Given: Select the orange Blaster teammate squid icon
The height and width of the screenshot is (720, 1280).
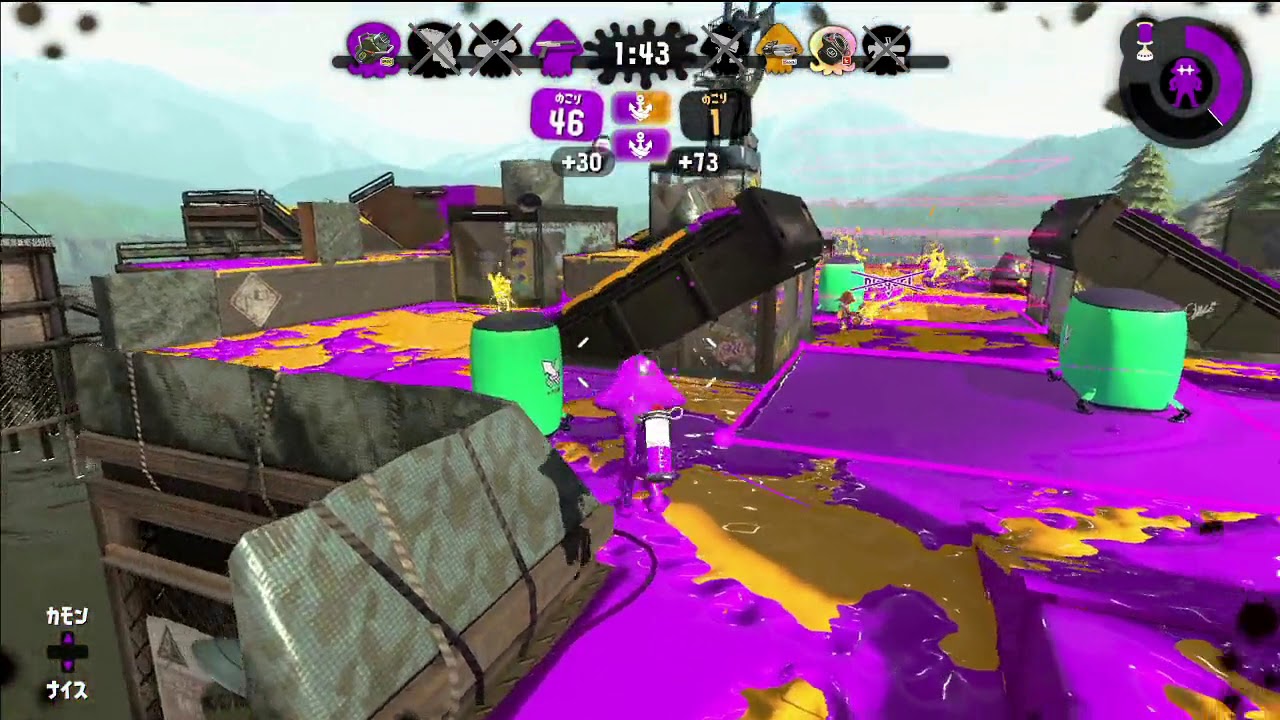Looking at the screenshot, I should 778,49.
